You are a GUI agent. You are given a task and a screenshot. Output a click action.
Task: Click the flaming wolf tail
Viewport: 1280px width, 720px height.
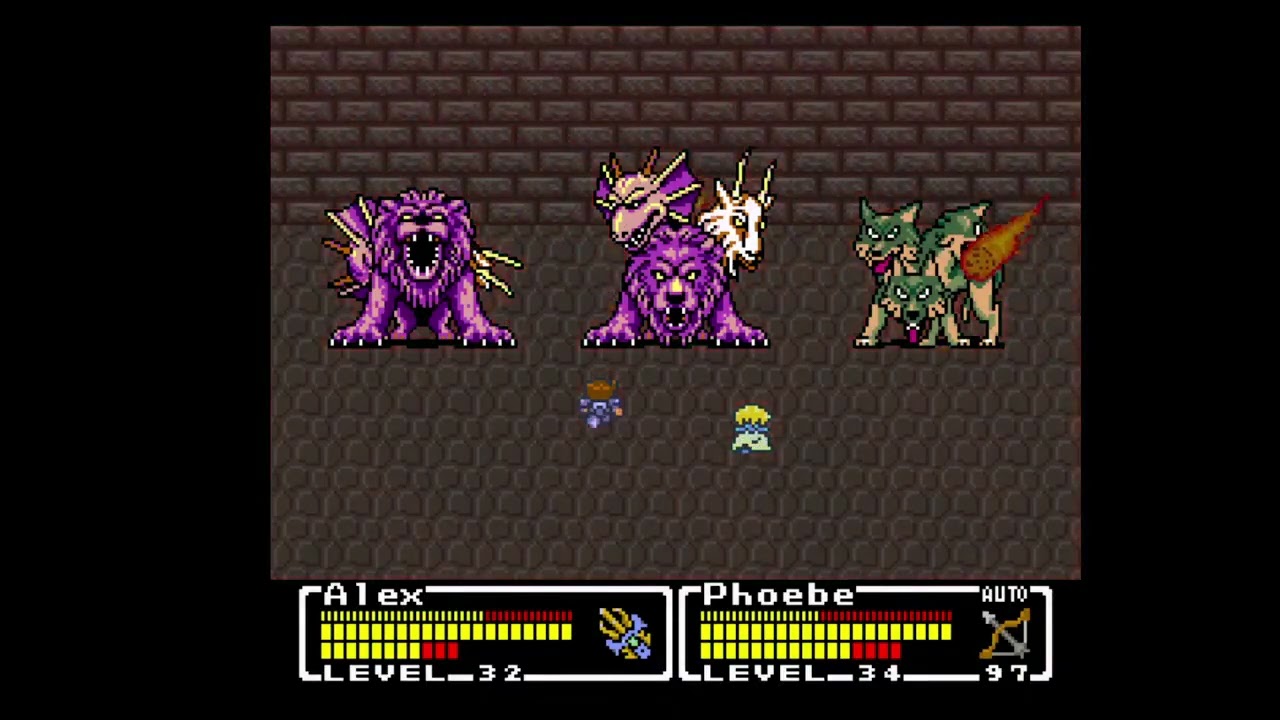tap(1000, 240)
